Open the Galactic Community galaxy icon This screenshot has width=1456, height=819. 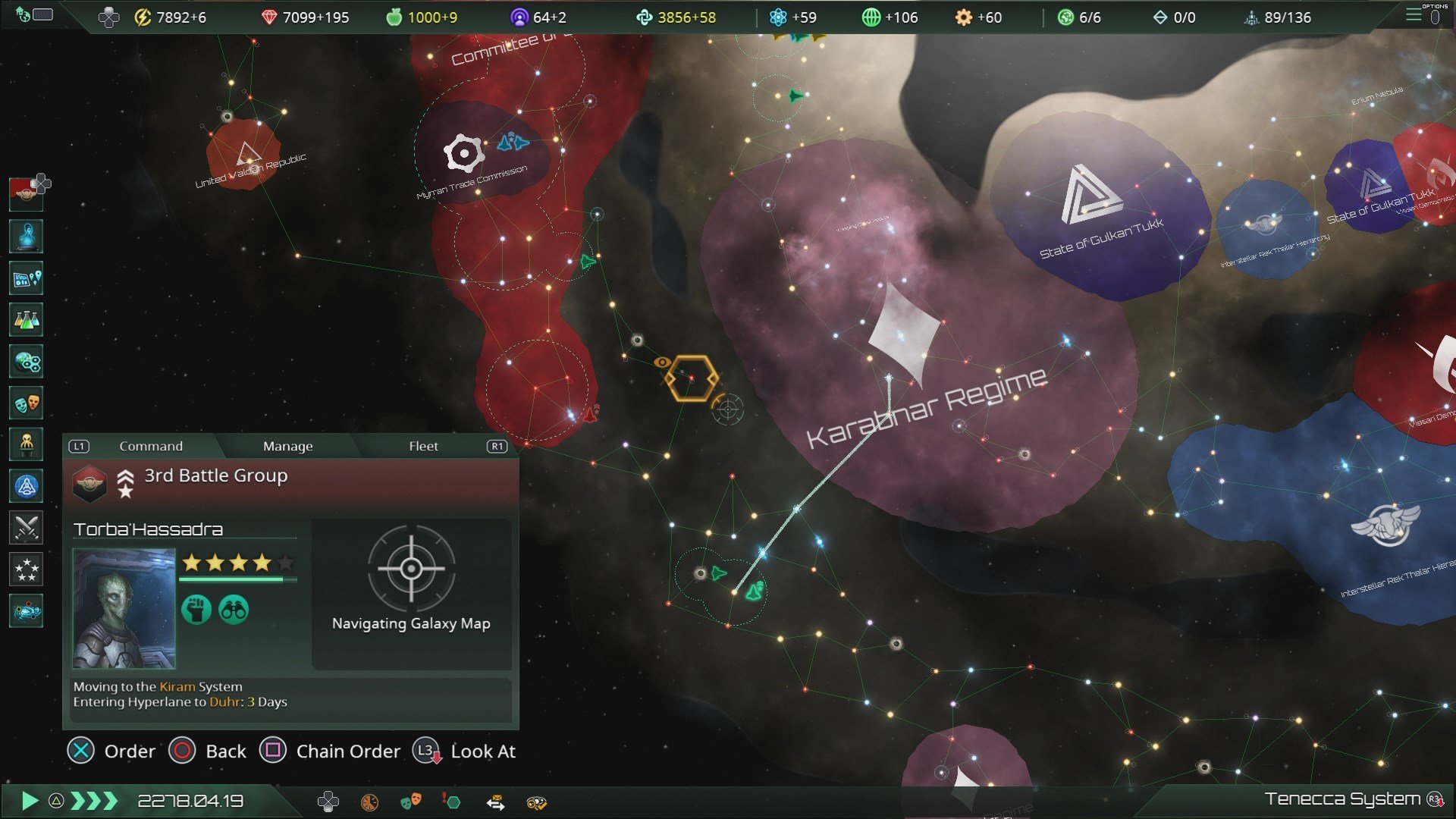(26, 612)
